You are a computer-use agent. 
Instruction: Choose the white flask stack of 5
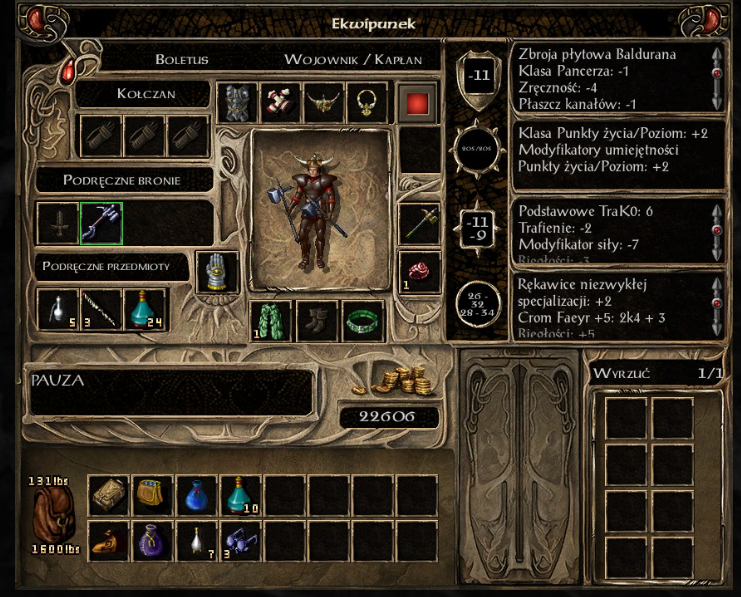[x=57, y=309]
